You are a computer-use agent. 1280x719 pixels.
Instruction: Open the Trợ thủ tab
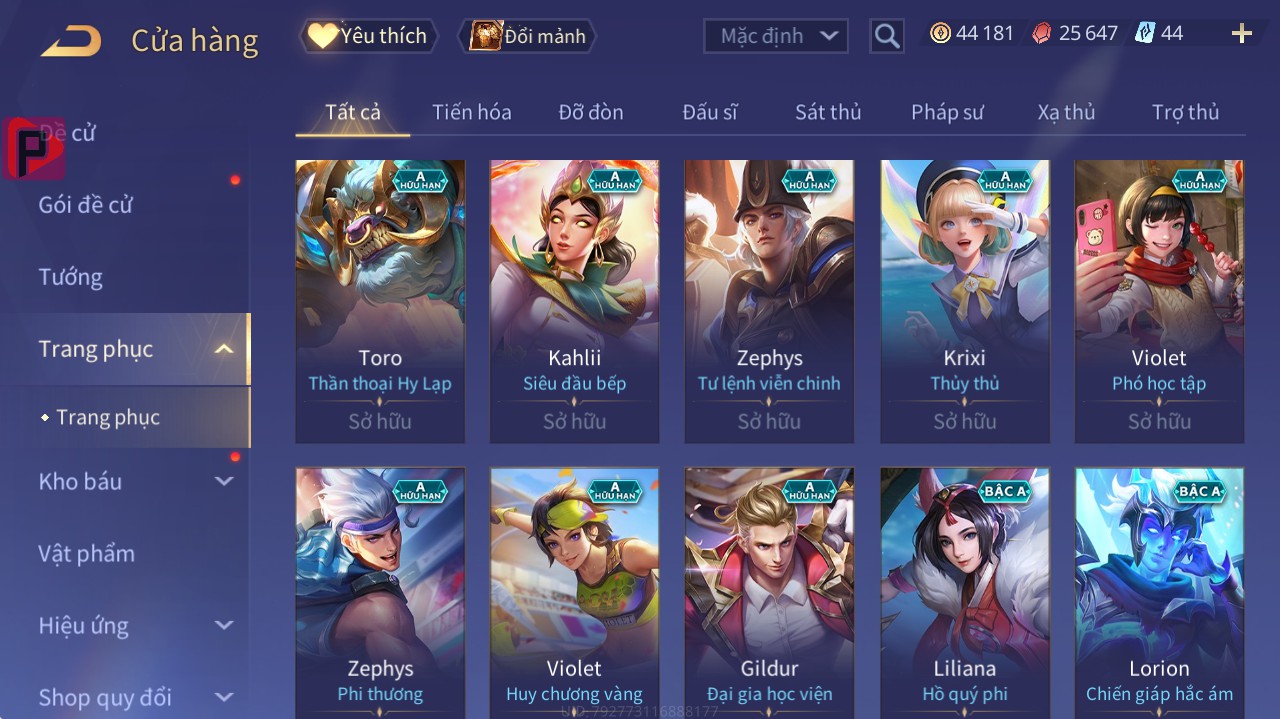pos(1185,112)
